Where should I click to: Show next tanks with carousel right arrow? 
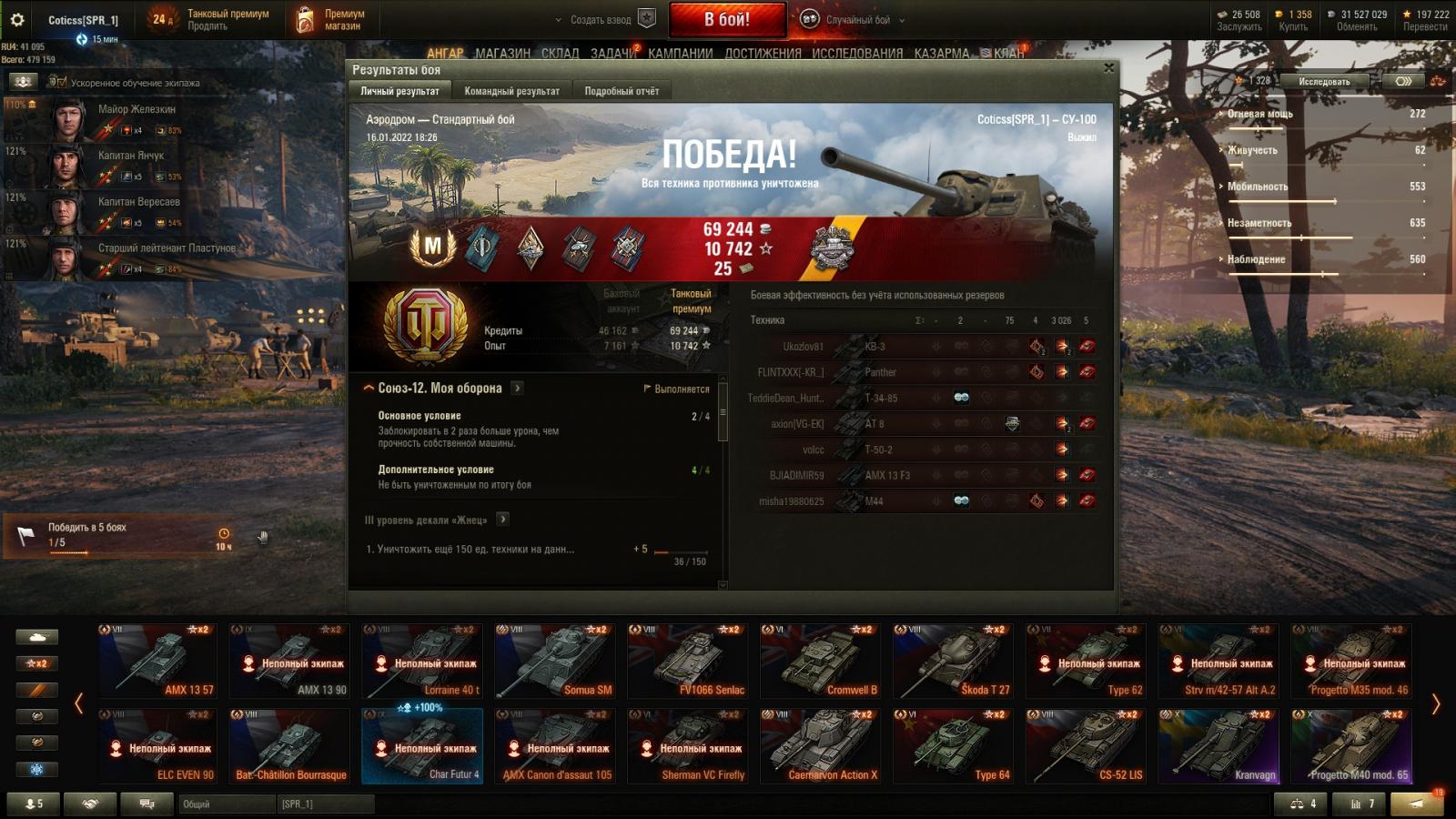[x=1436, y=703]
